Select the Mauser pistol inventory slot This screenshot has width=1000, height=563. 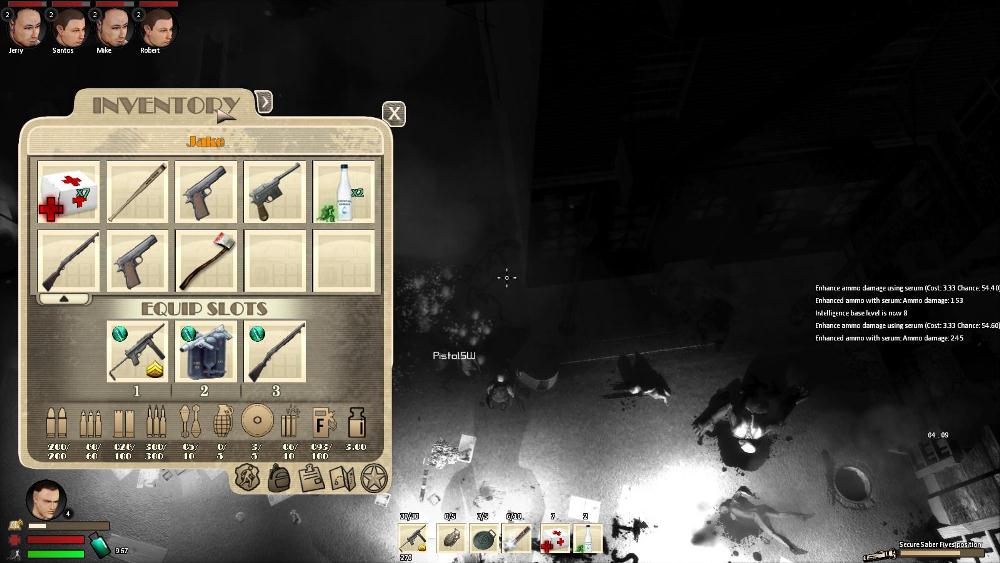click(275, 192)
